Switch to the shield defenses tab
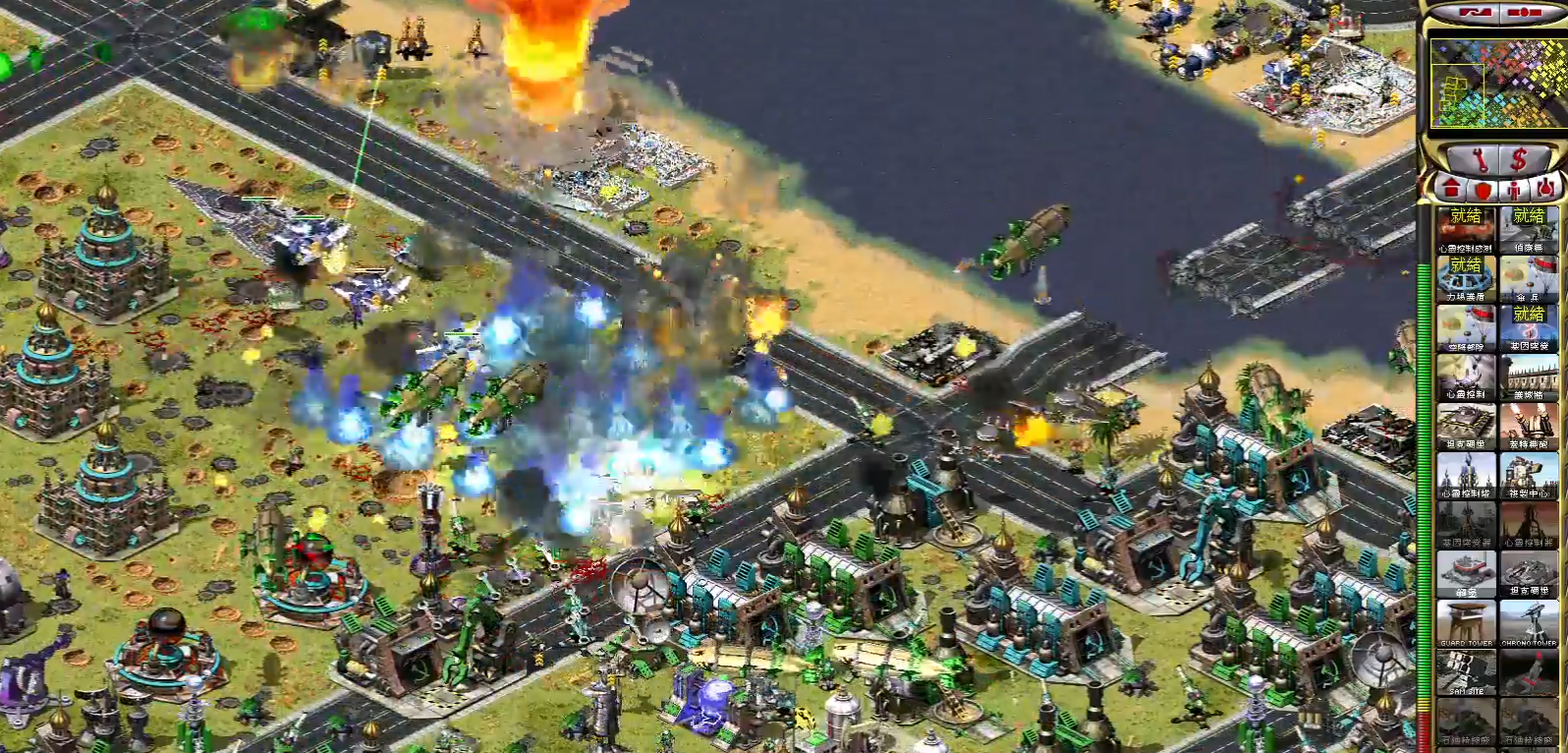Image resolution: width=1568 pixels, height=753 pixels. pos(1482,187)
